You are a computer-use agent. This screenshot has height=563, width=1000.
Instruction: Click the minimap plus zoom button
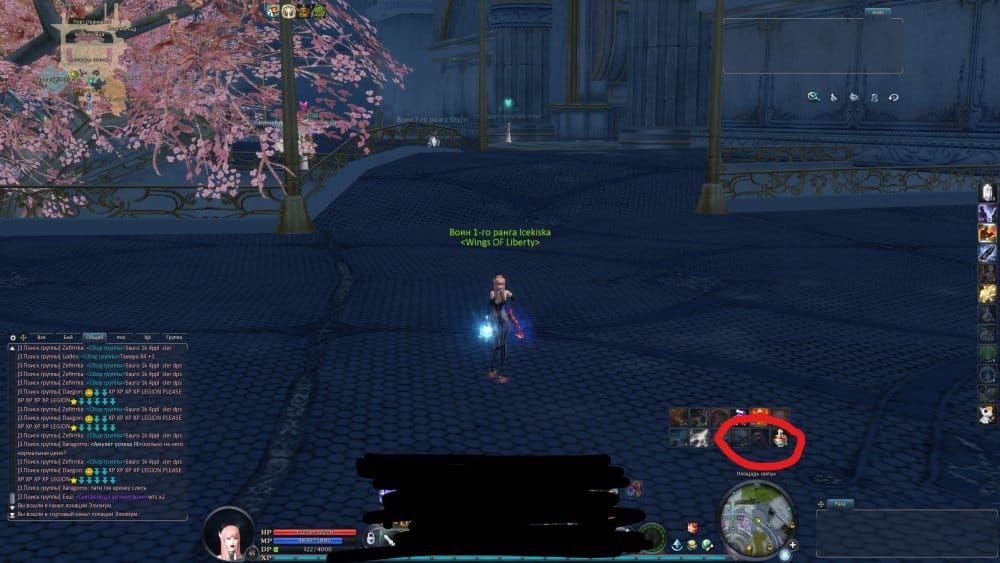(x=792, y=546)
